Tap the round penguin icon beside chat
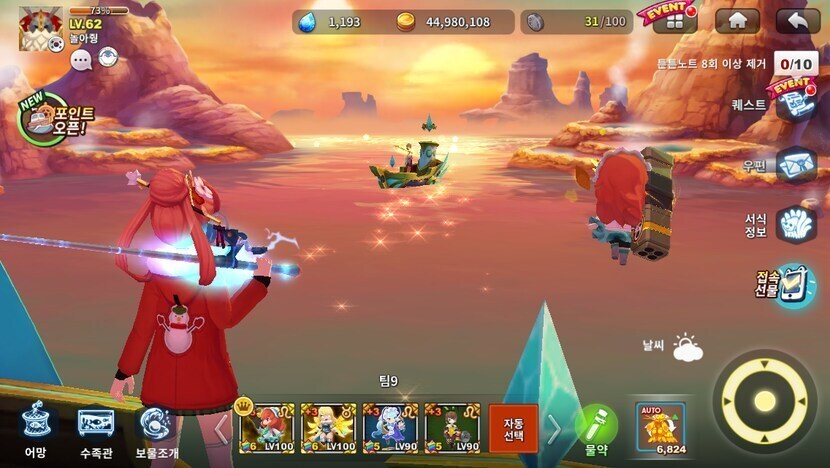The width and height of the screenshot is (830, 468). pos(107,57)
